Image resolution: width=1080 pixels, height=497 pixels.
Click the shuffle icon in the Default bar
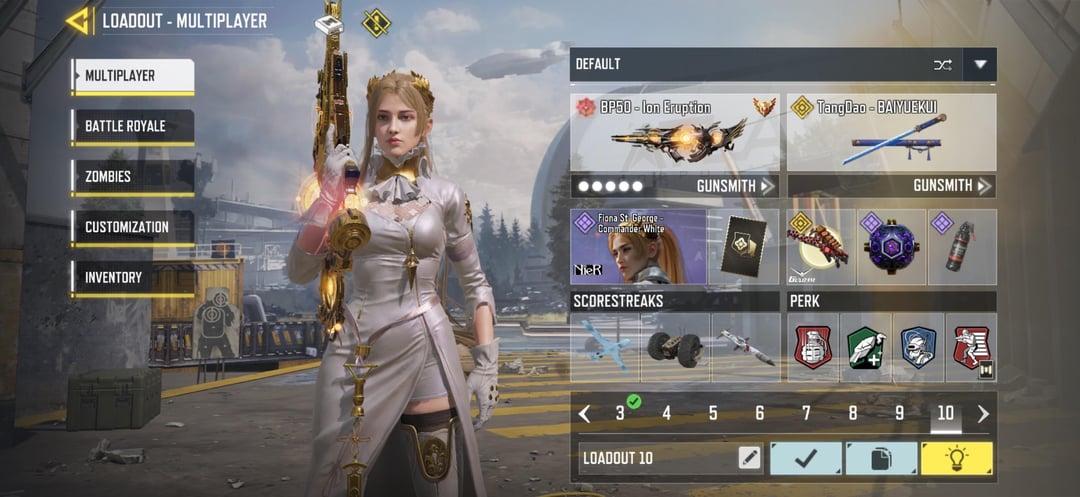(942, 65)
